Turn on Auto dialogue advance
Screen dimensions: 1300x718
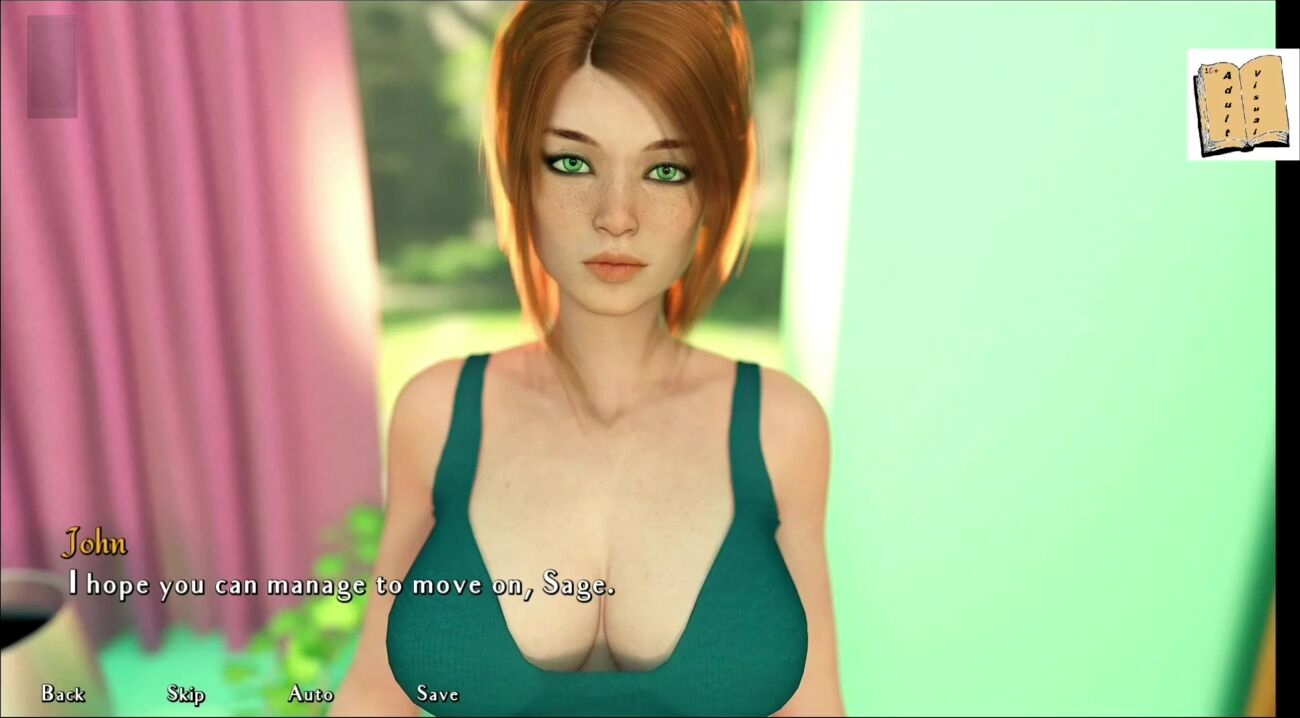click(310, 693)
